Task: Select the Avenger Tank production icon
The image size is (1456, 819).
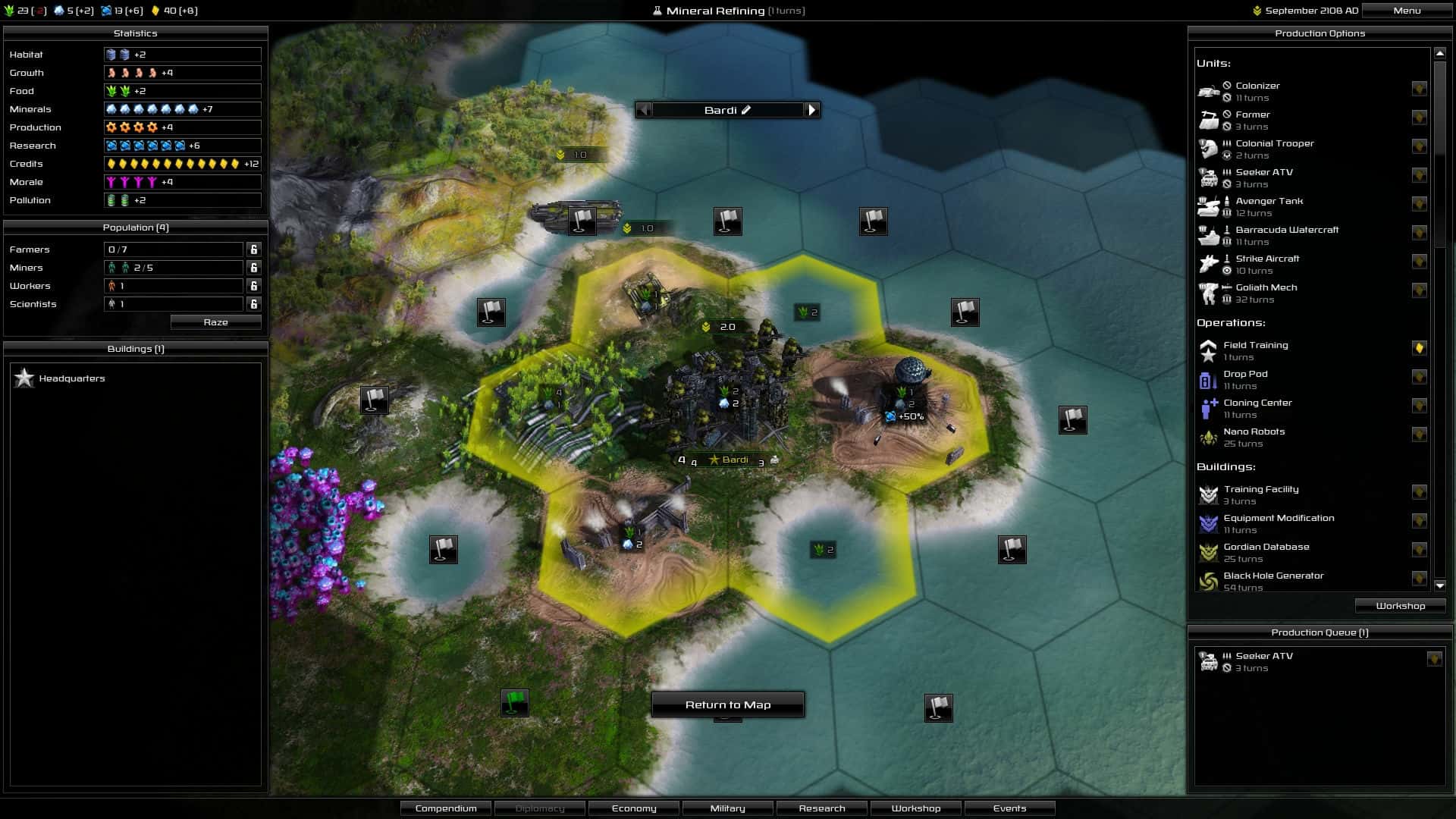Action: click(x=1210, y=206)
